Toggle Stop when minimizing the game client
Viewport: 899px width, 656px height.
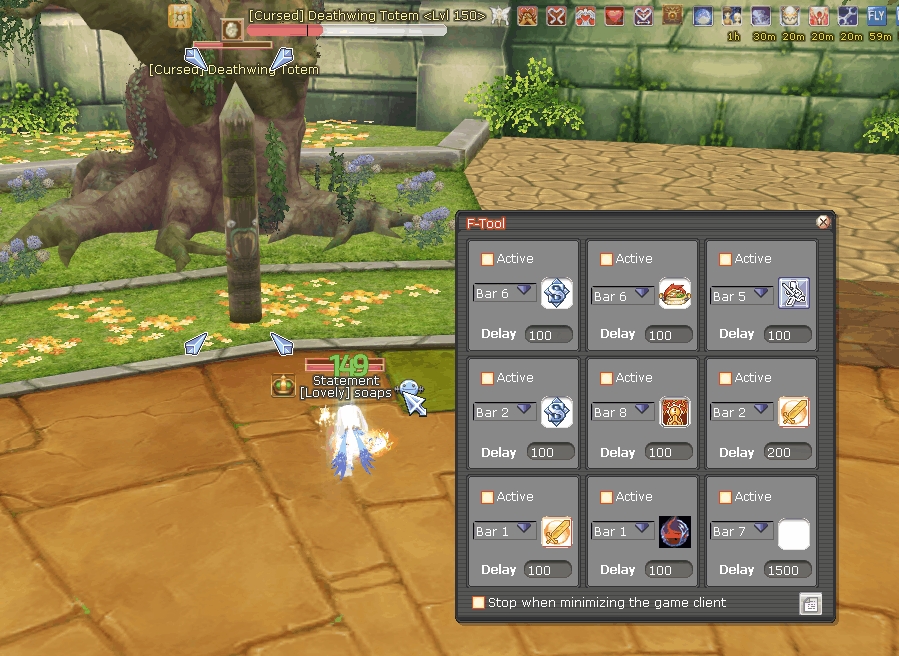[x=479, y=603]
